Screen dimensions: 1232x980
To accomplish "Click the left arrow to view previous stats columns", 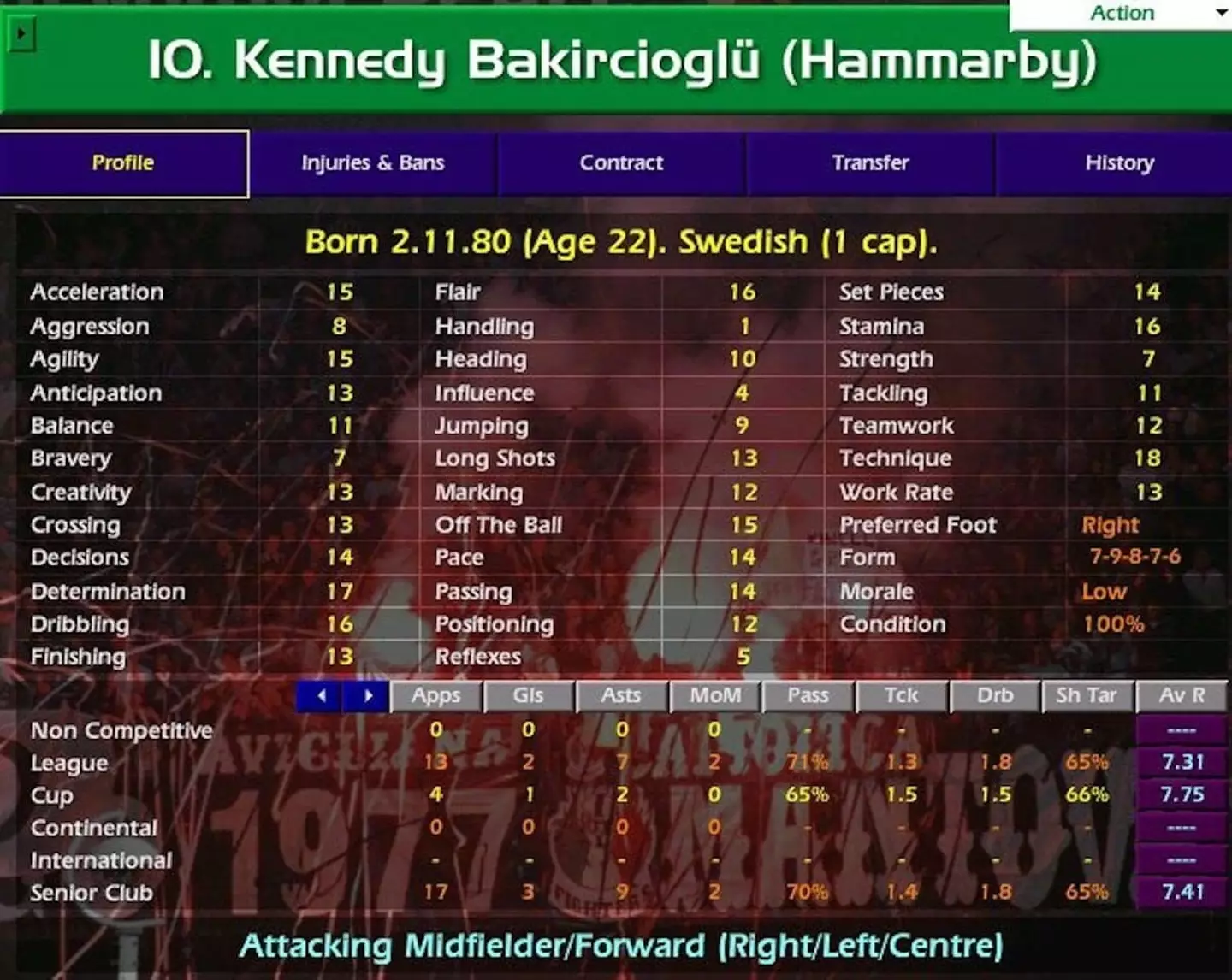I will tap(320, 696).
